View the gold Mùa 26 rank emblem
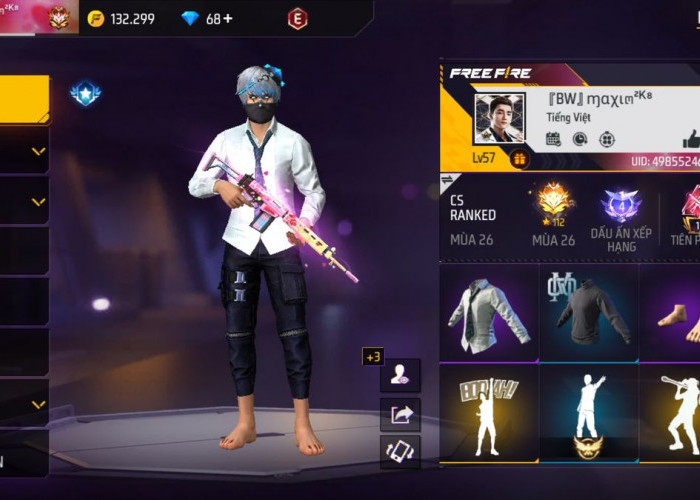 [x=554, y=204]
